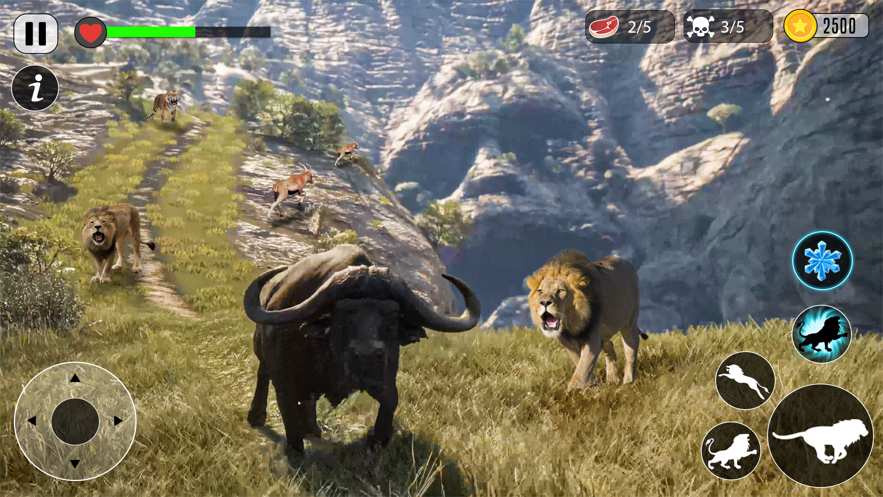The image size is (883, 497).
Task: Pause the game
Action: pyautogui.click(x=36, y=33)
